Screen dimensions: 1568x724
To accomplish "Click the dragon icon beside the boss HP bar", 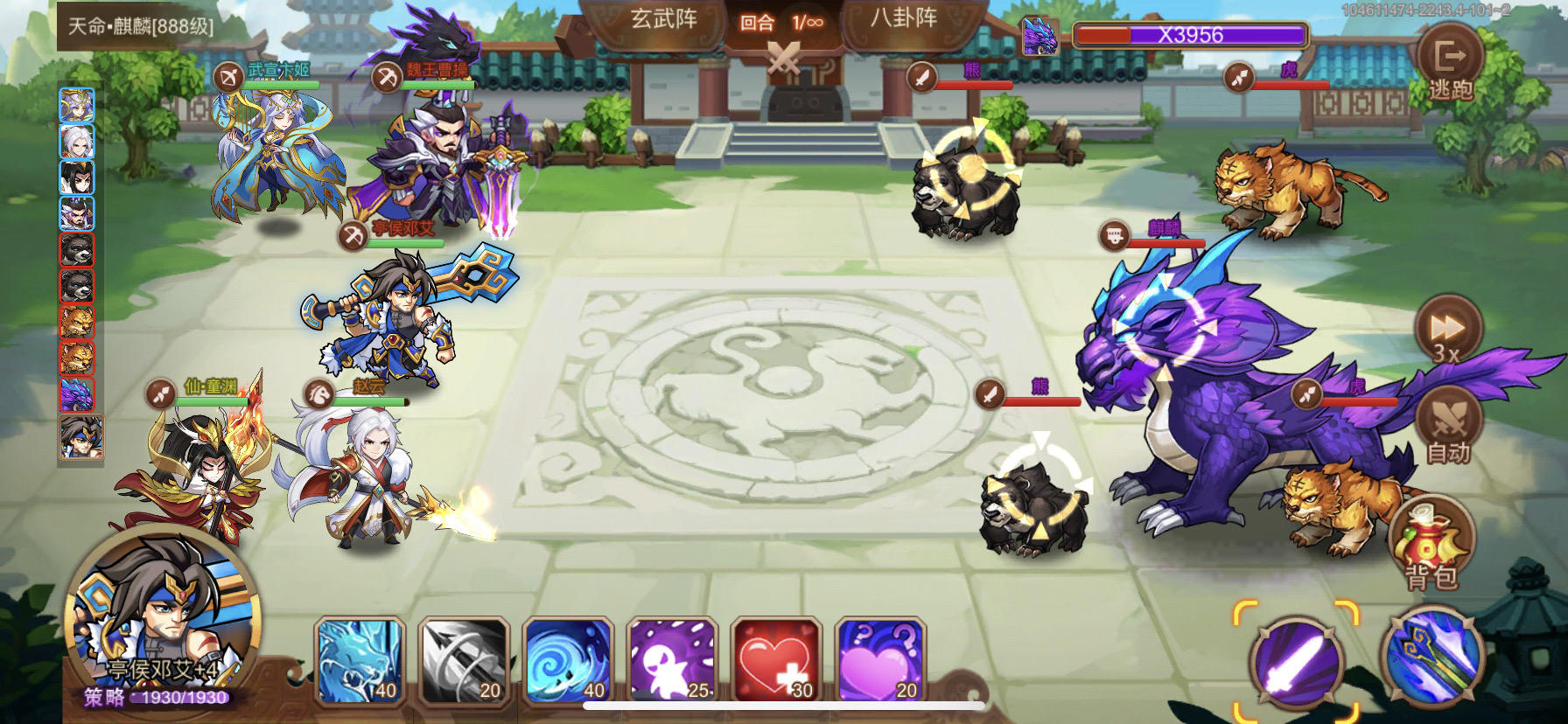I will coord(1039,35).
